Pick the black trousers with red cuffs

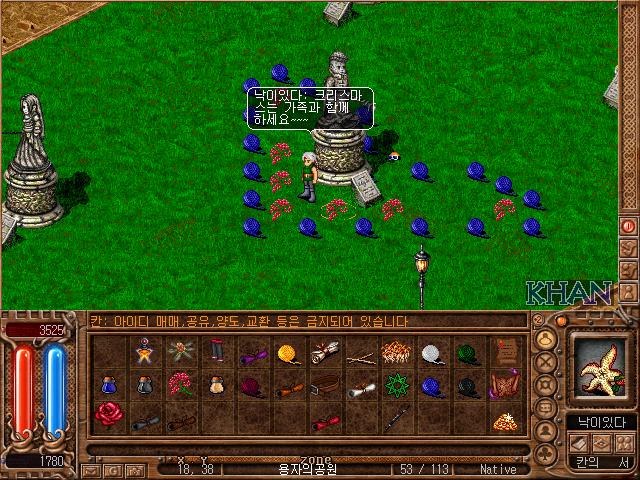click(x=216, y=353)
